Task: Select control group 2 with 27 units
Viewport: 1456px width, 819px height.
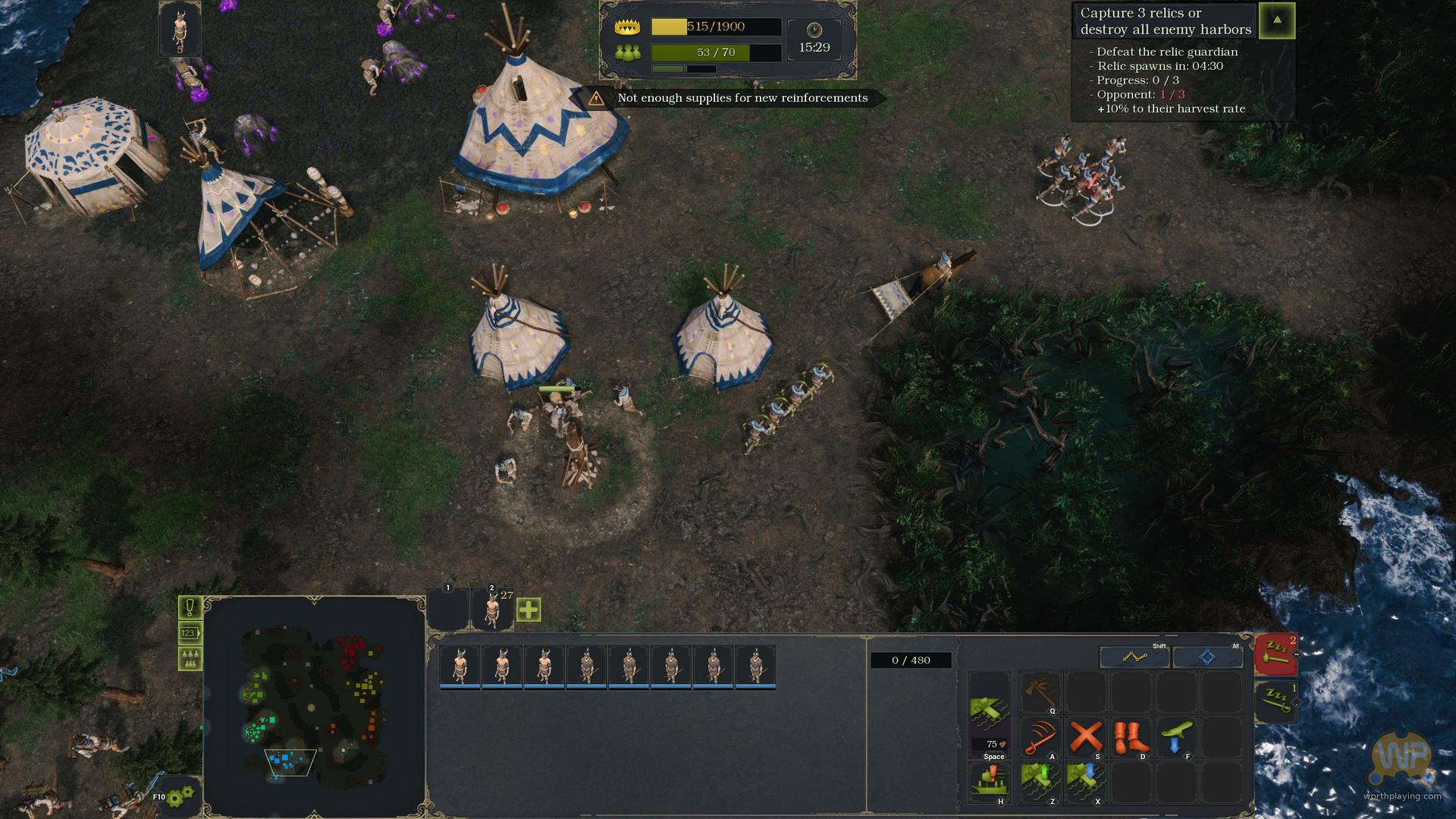Action: (492, 609)
